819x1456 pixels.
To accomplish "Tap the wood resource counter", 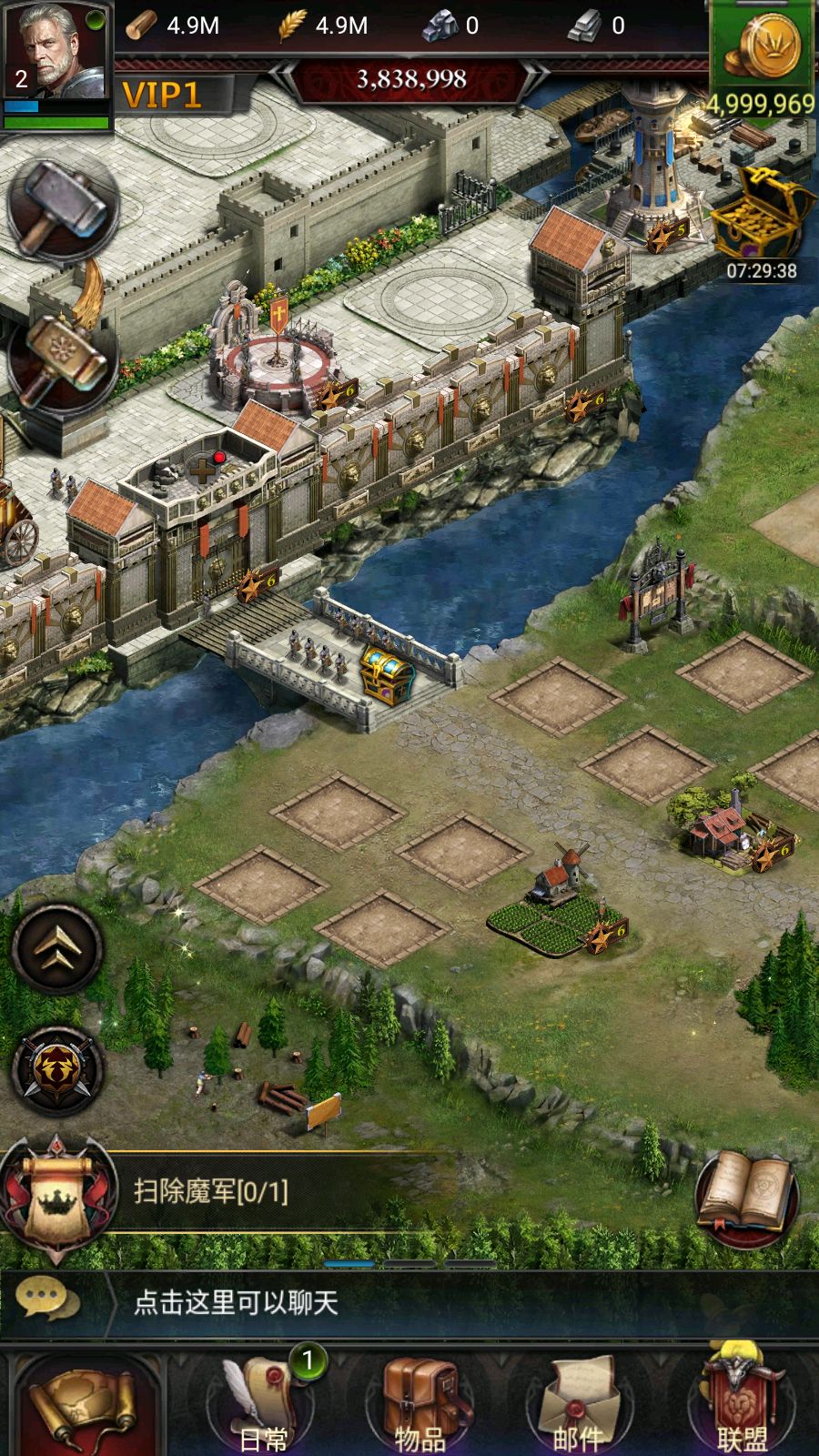I will (173, 25).
